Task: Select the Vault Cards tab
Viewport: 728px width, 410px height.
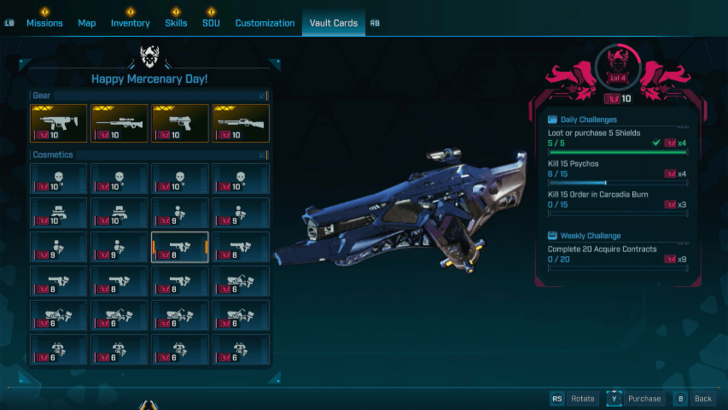Action: (334, 23)
